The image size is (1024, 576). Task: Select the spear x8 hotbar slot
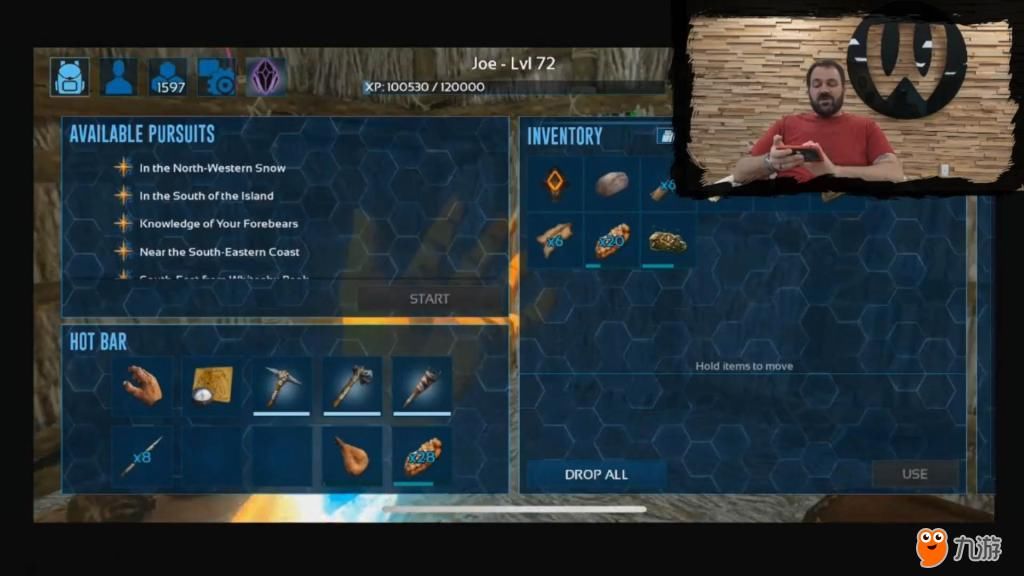tap(142, 457)
